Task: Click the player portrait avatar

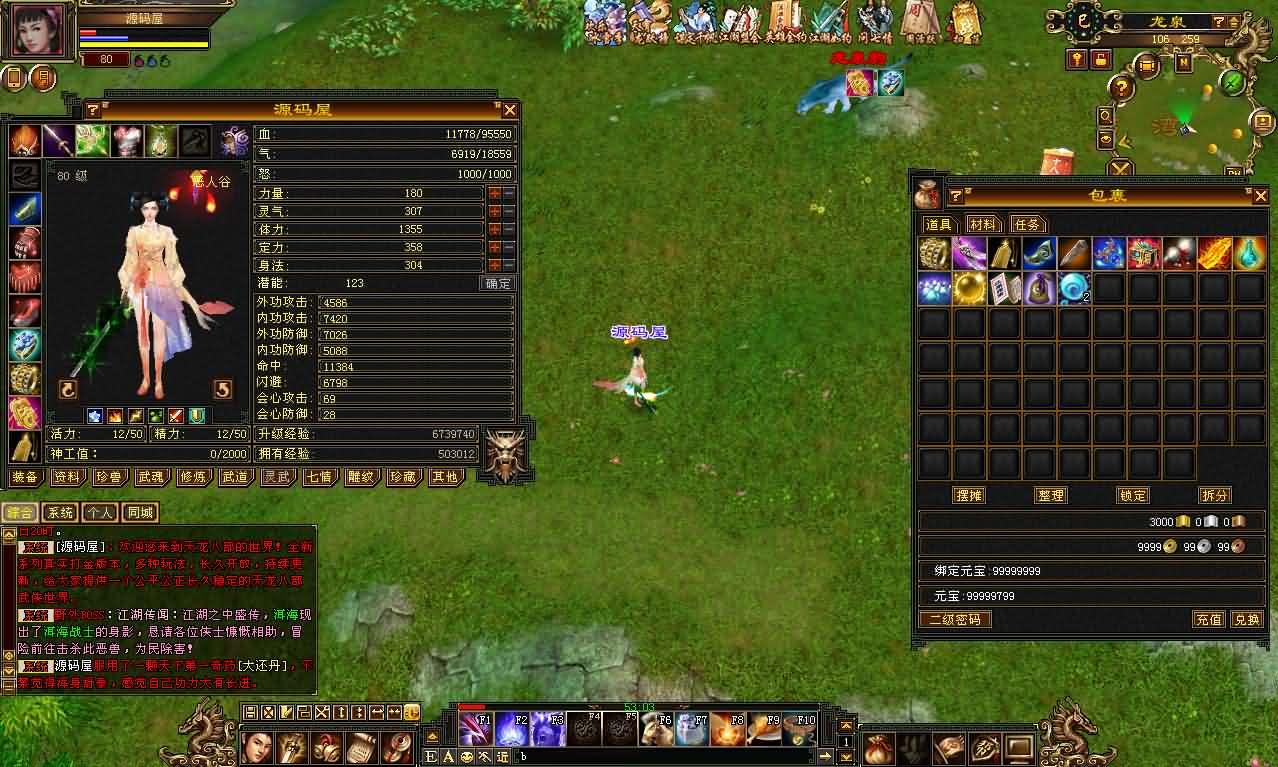Action: pos(40,30)
